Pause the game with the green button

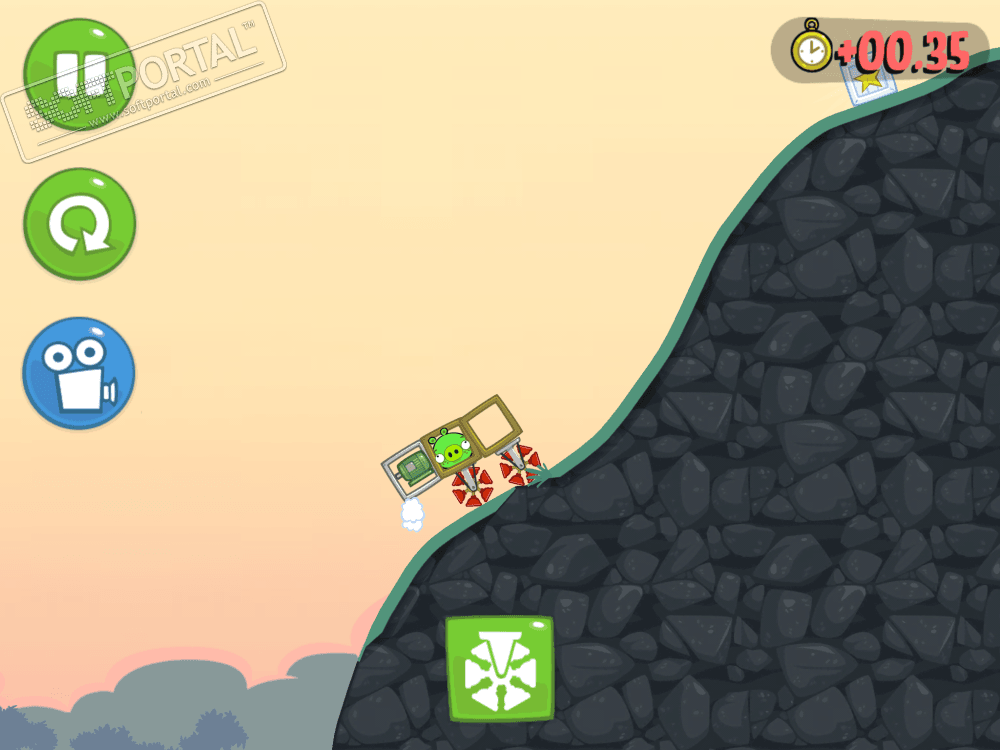[x=79, y=73]
